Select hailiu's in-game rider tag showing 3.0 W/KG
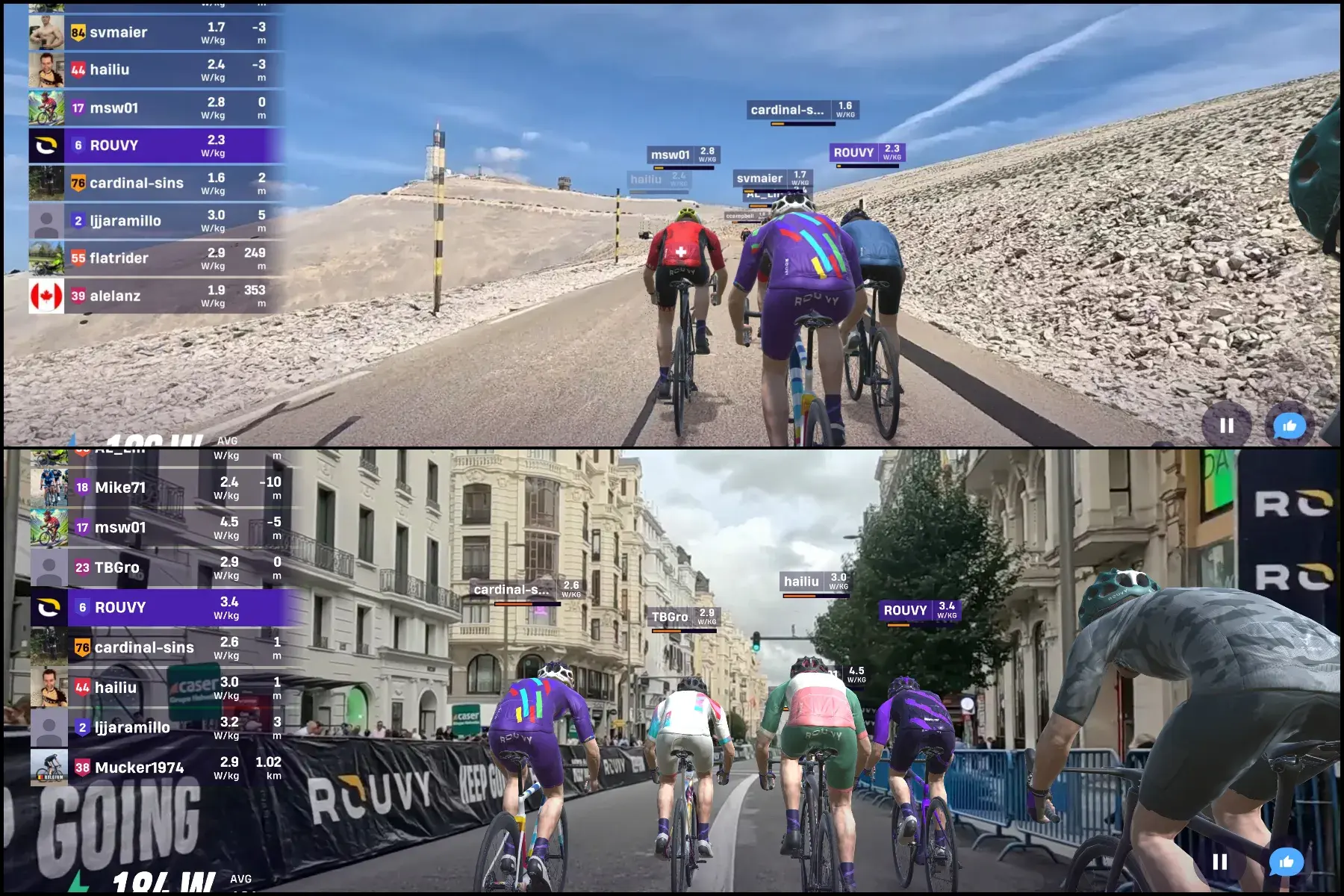 pos(814,581)
